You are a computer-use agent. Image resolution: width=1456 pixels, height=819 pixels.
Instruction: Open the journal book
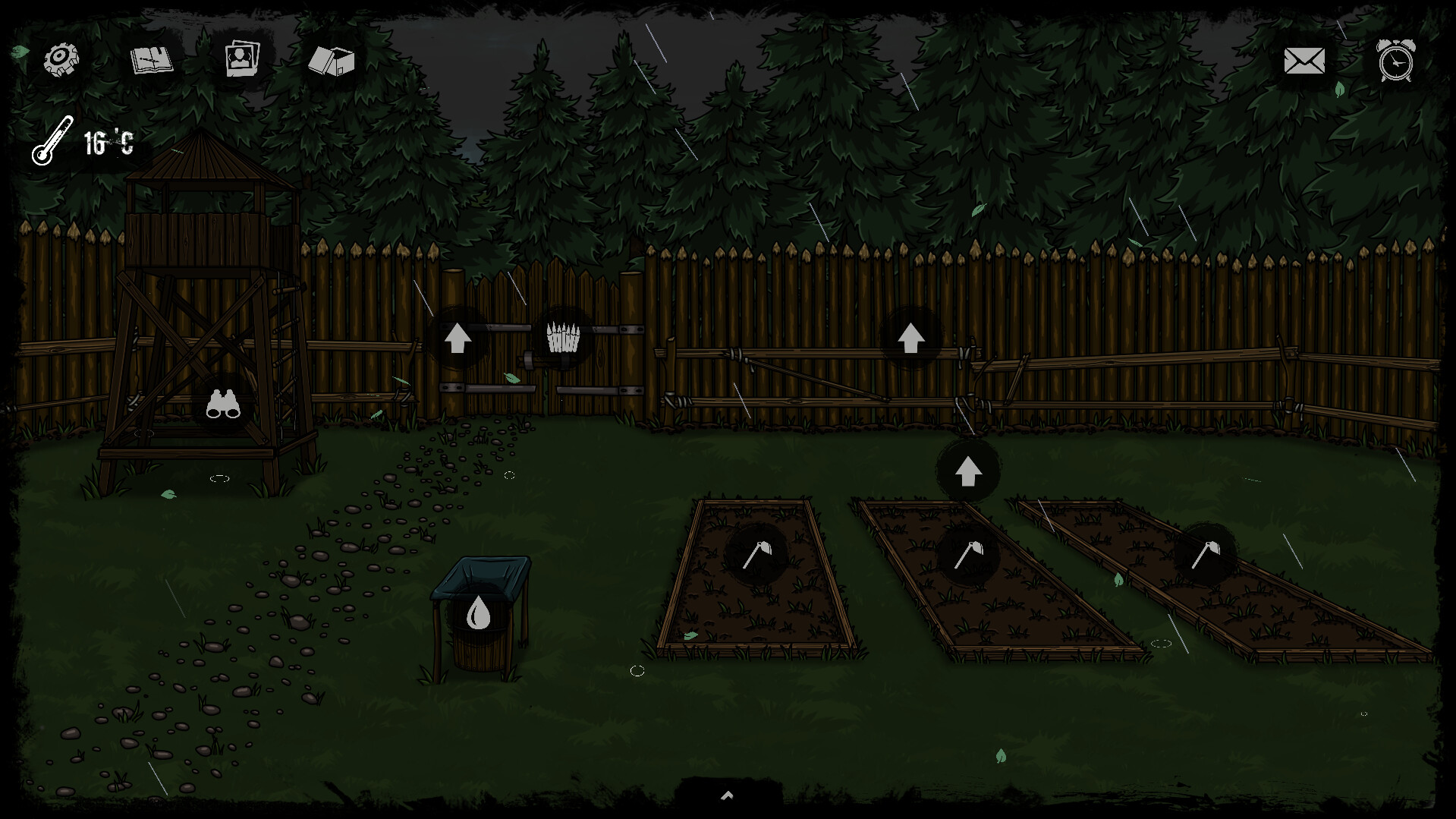point(150,61)
